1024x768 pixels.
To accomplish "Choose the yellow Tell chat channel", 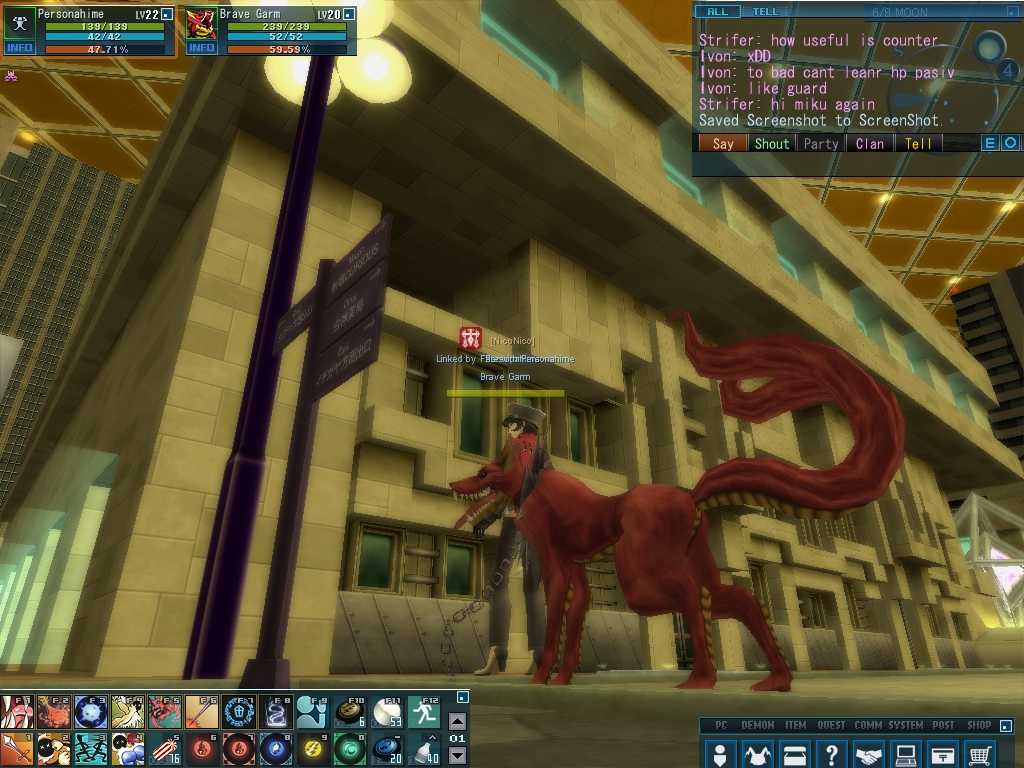I will [918, 143].
